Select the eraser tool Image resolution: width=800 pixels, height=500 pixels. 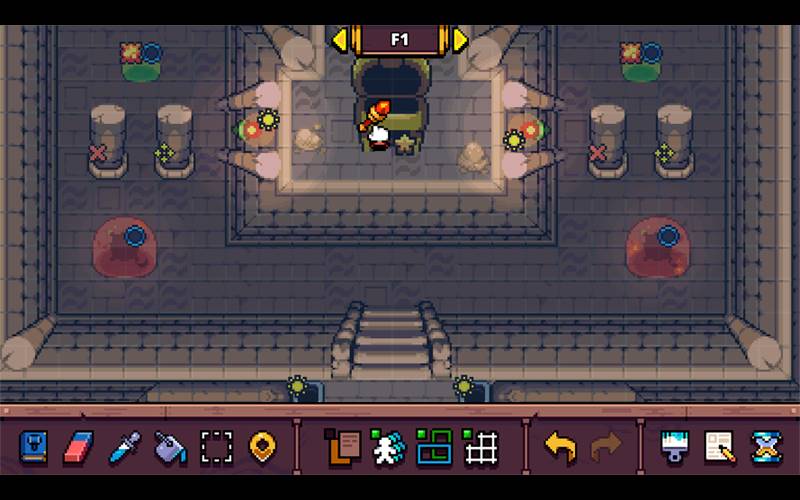tap(78, 448)
